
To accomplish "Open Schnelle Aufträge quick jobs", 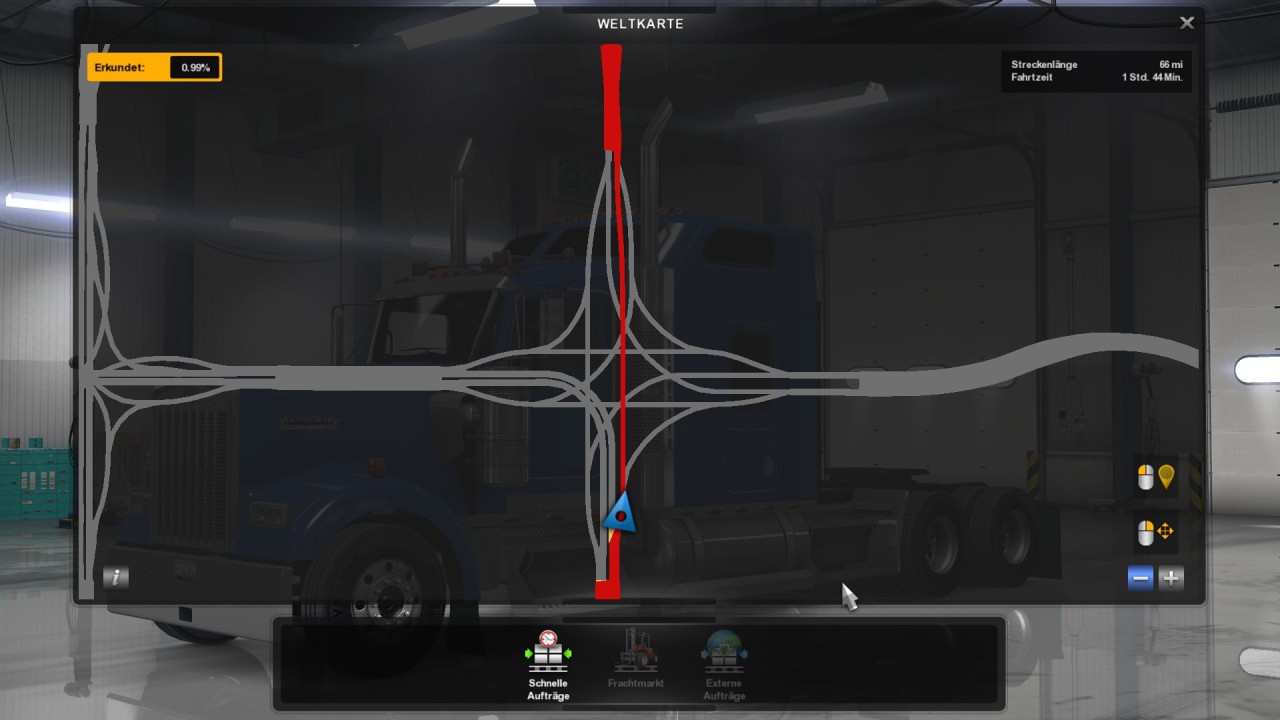I will pos(548,664).
